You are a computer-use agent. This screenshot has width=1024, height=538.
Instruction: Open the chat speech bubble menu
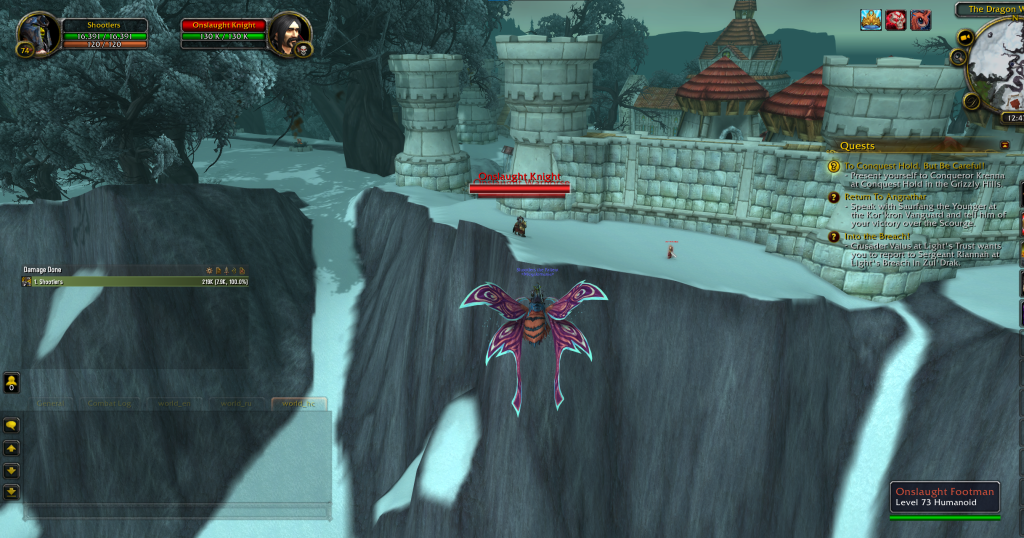point(11,426)
